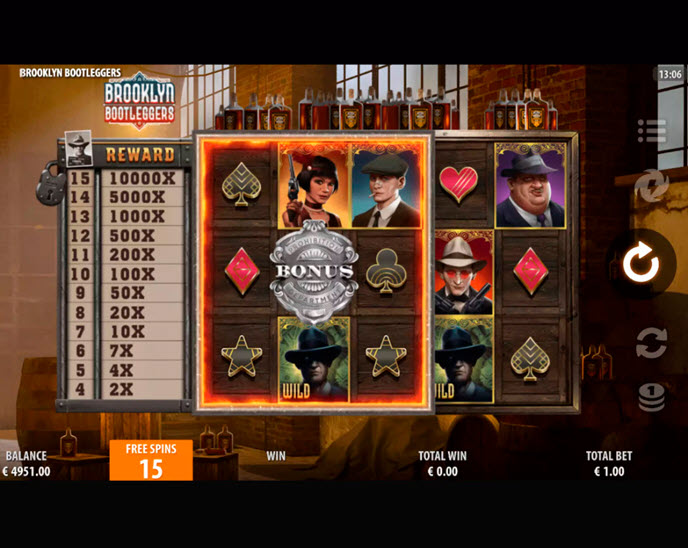Open the list menu icon

point(651,131)
